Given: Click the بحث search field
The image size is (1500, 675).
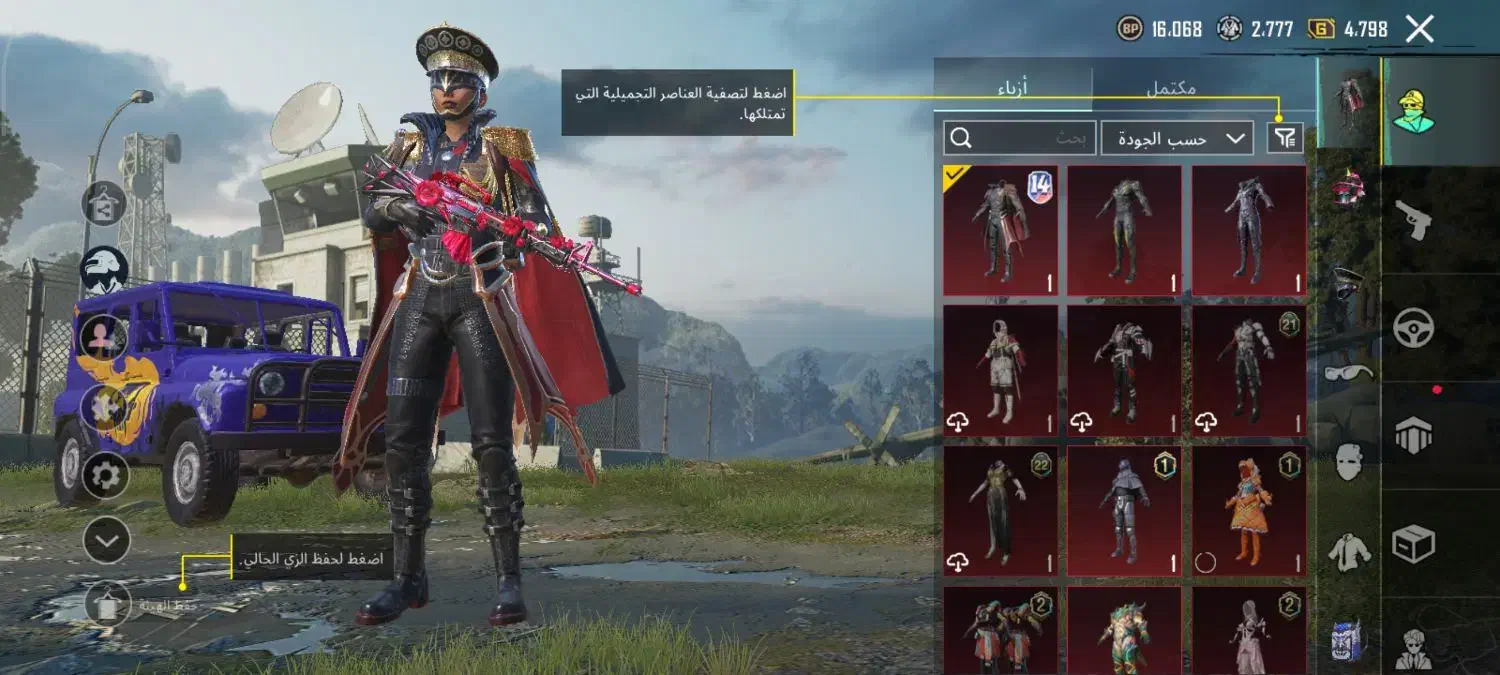Looking at the screenshot, I should point(1017,138).
